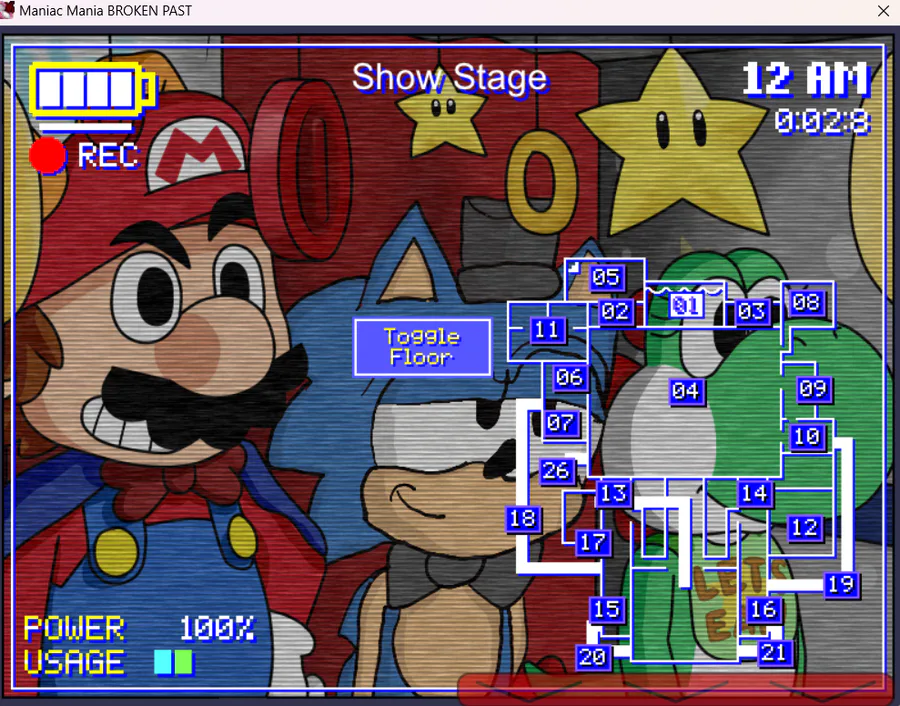Select camera 06 button

(569, 377)
